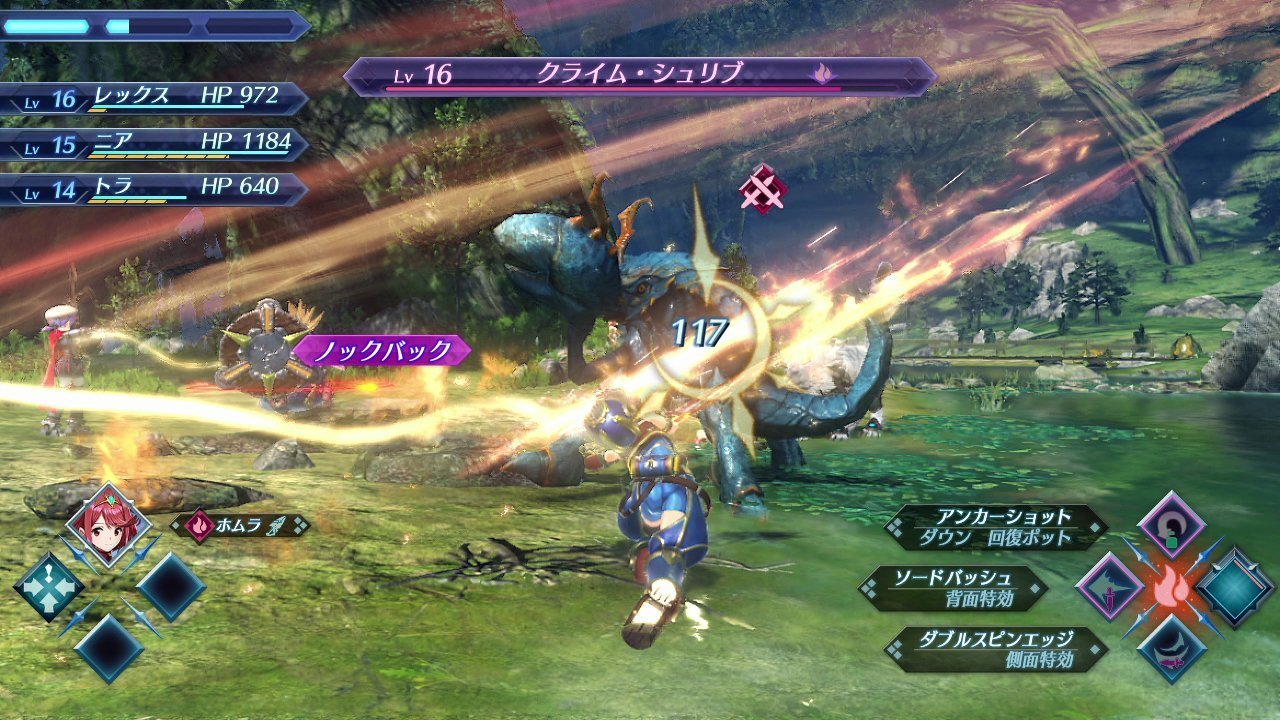Image resolution: width=1280 pixels, height=720 pixels.
Task: Click the flame icon on the enemy name bar
Action: 821,73
